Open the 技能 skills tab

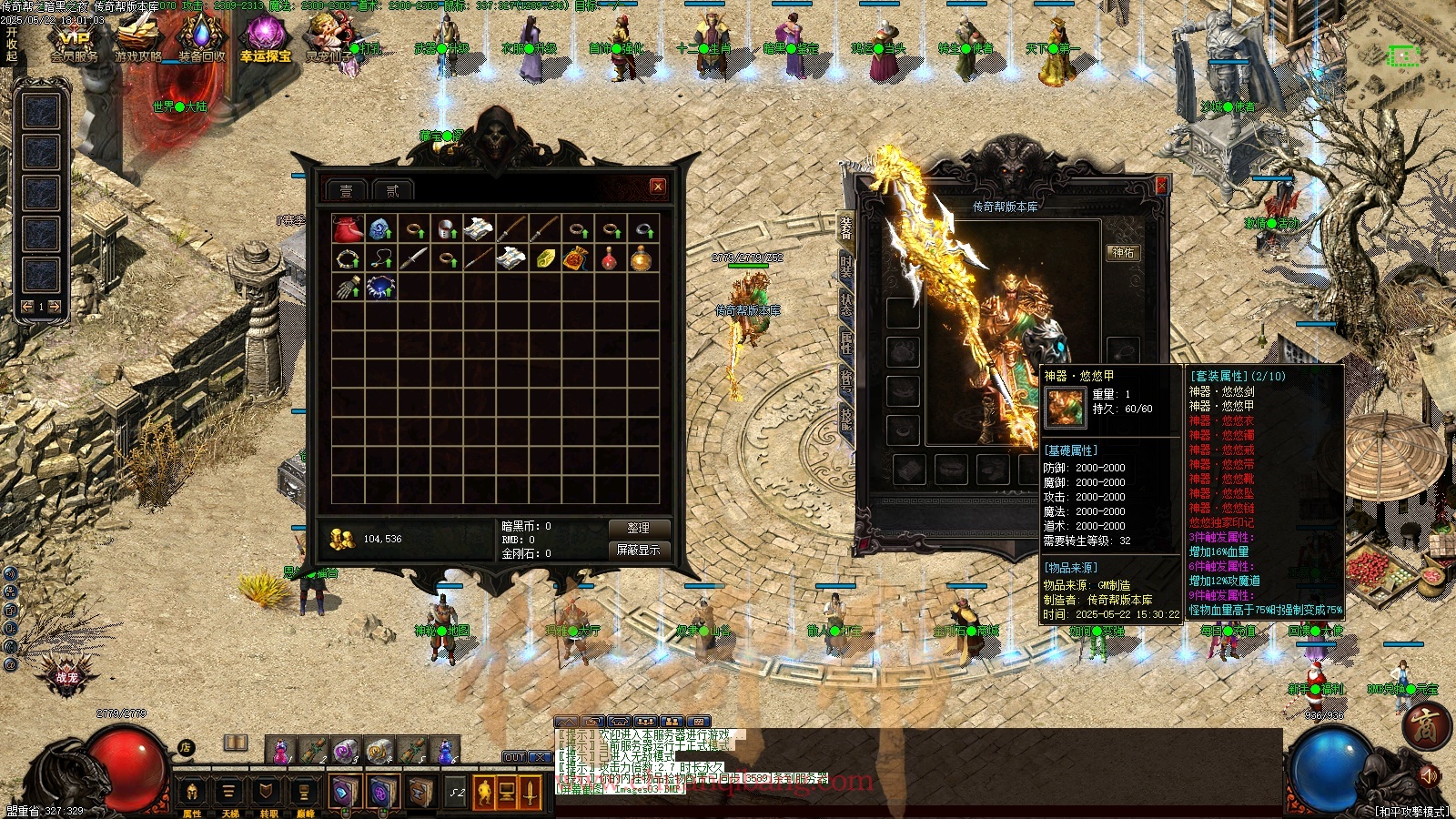point(846,419)
